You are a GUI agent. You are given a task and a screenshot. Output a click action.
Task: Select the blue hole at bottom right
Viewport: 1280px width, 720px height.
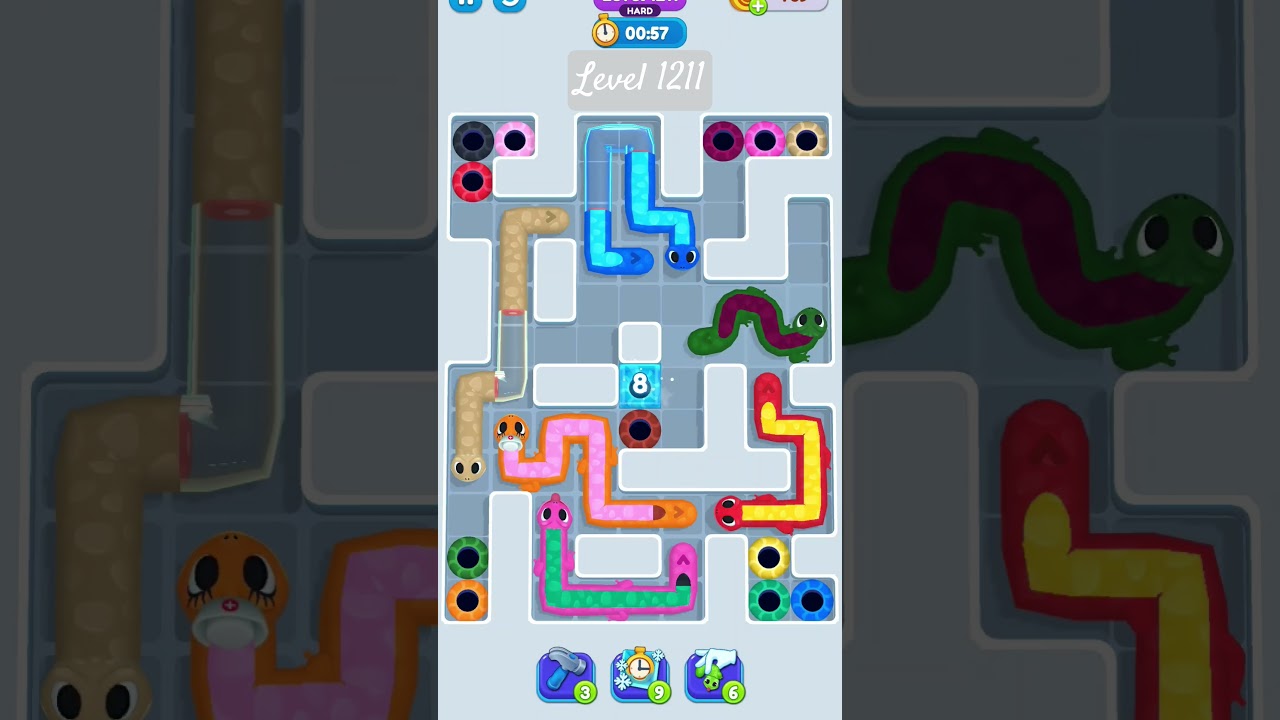coord(810,599)
